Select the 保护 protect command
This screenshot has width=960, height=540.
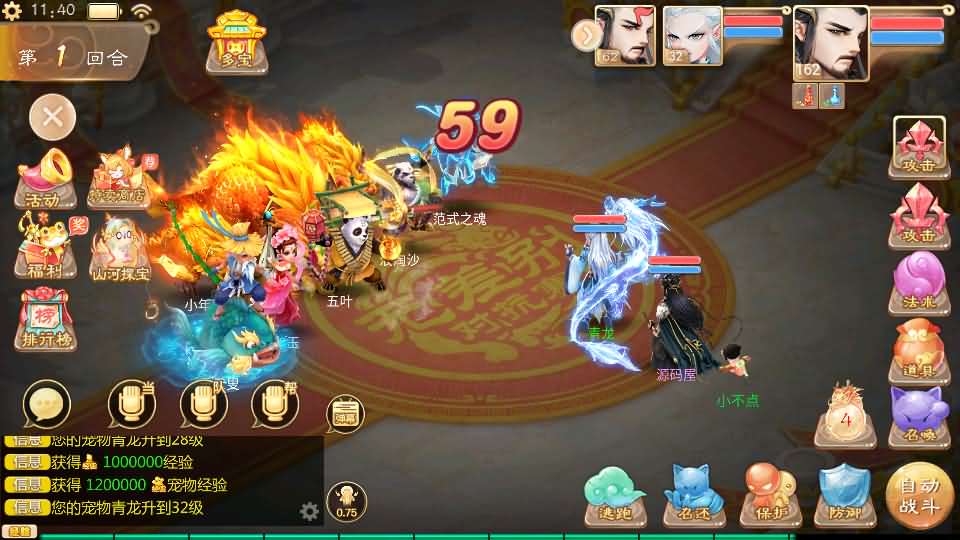(770, 496)
